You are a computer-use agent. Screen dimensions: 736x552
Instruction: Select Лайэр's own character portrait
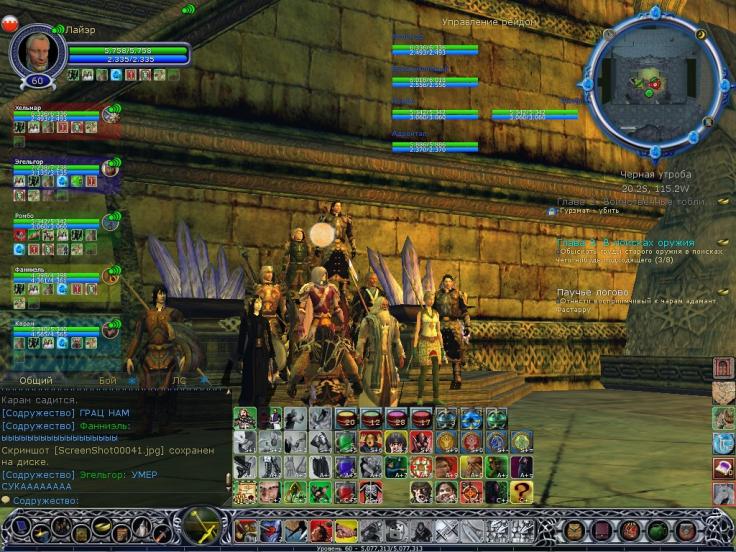point(37,49)
